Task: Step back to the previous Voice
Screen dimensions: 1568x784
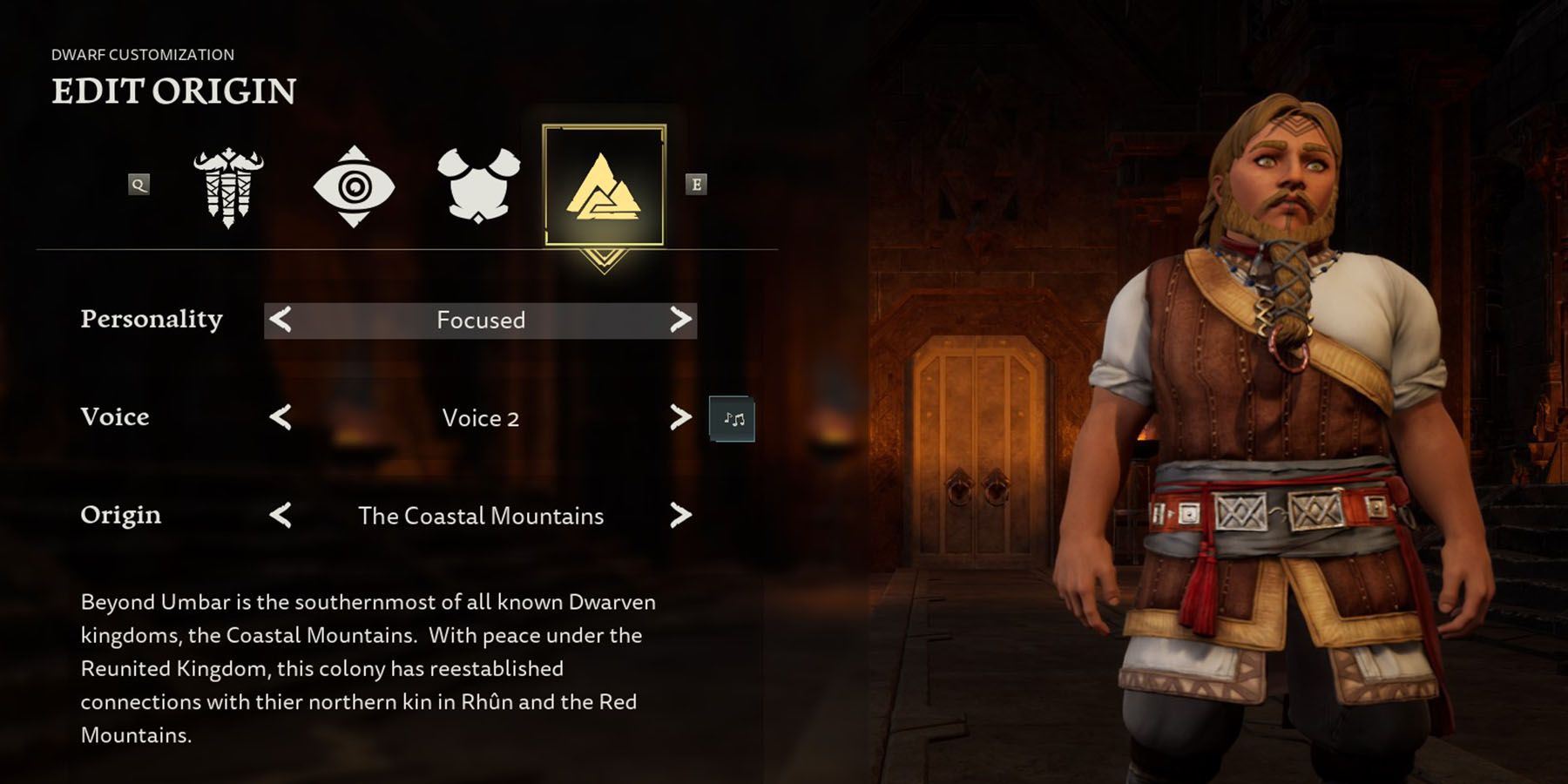Action: click(280, 417)
